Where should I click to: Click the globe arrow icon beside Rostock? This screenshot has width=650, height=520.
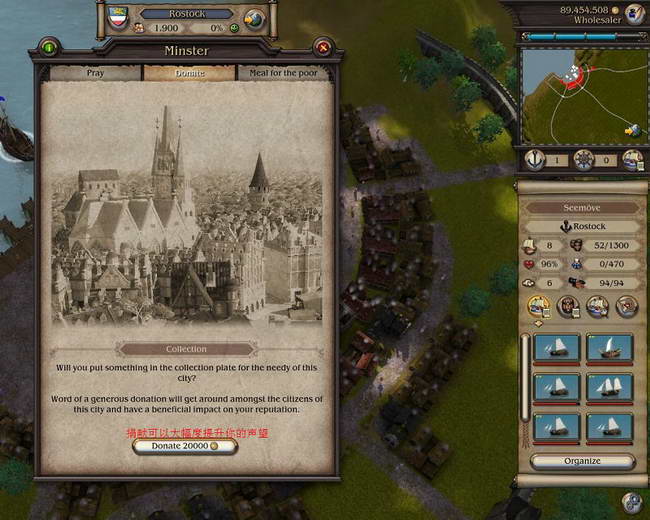(254, 17)
